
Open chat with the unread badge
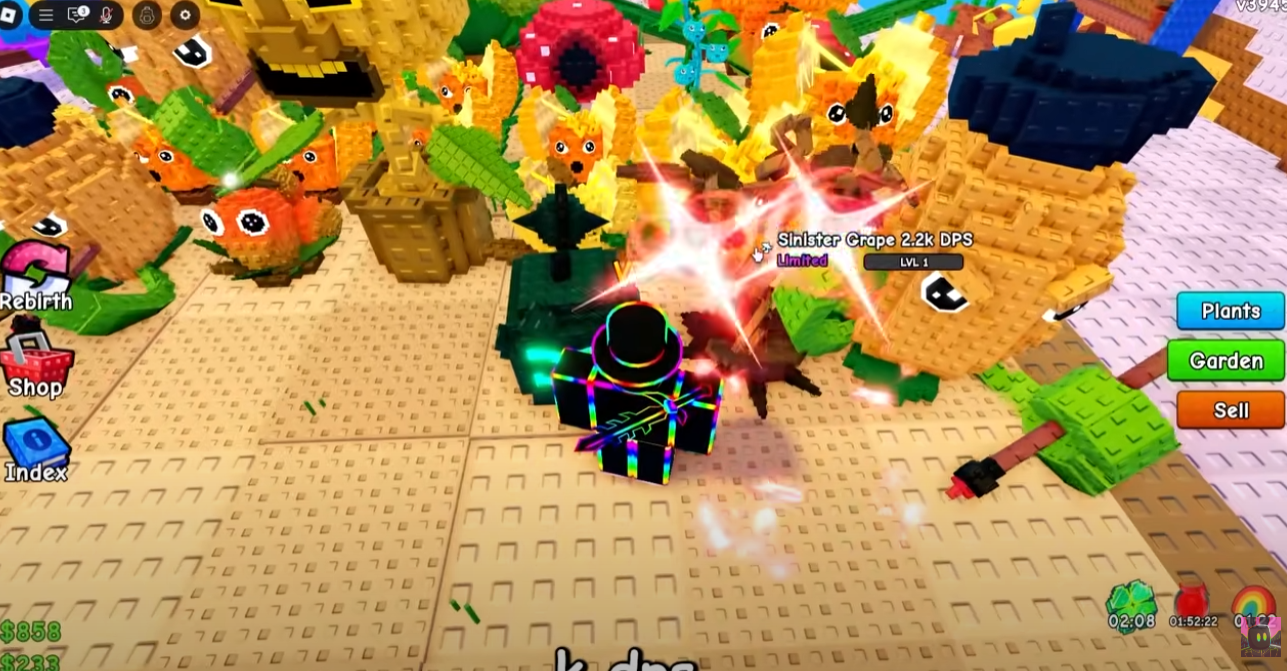(77, 15)
